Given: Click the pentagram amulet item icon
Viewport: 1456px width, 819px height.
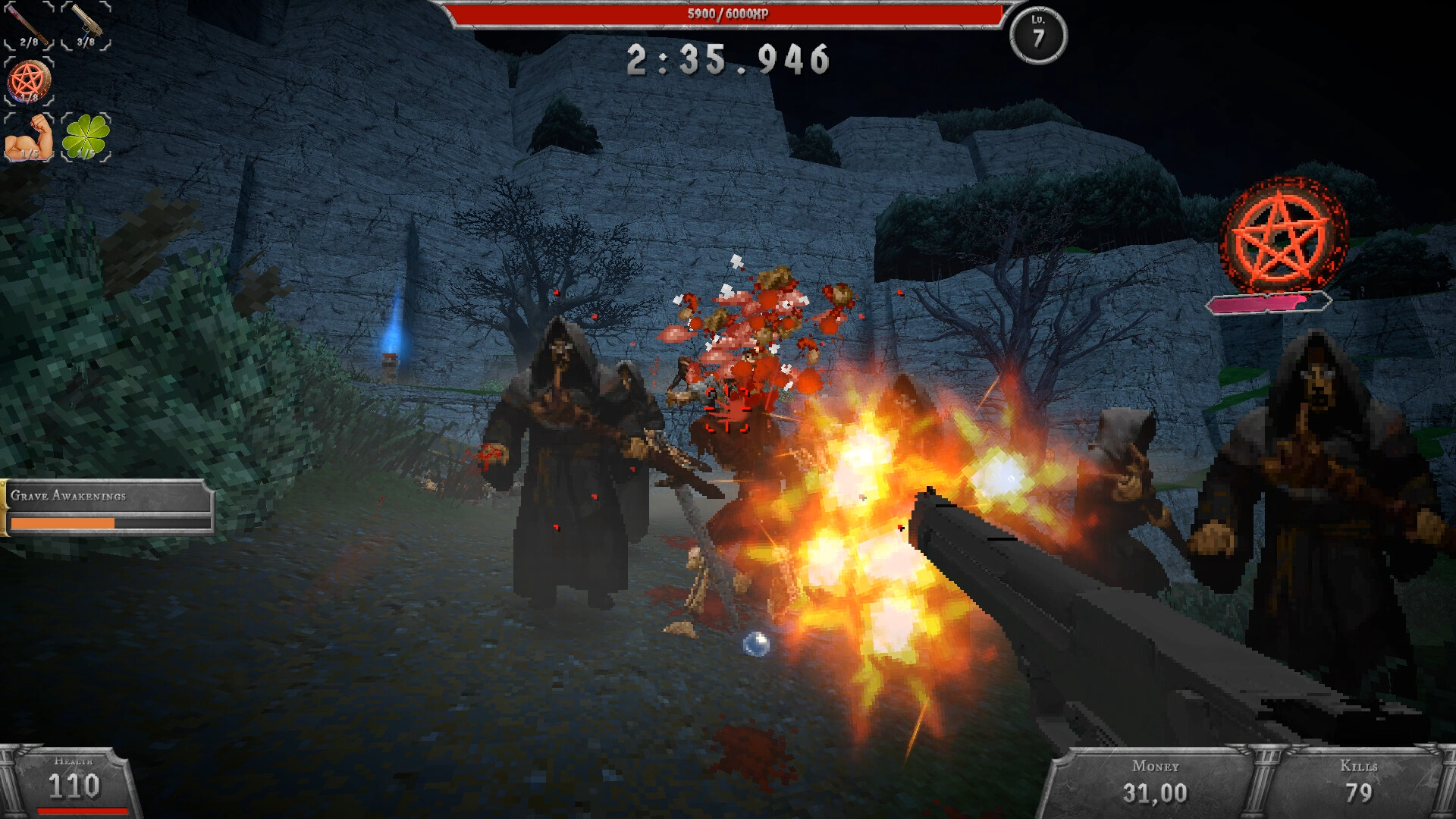Looking at the screenshot, I should (x=27, y=80).
